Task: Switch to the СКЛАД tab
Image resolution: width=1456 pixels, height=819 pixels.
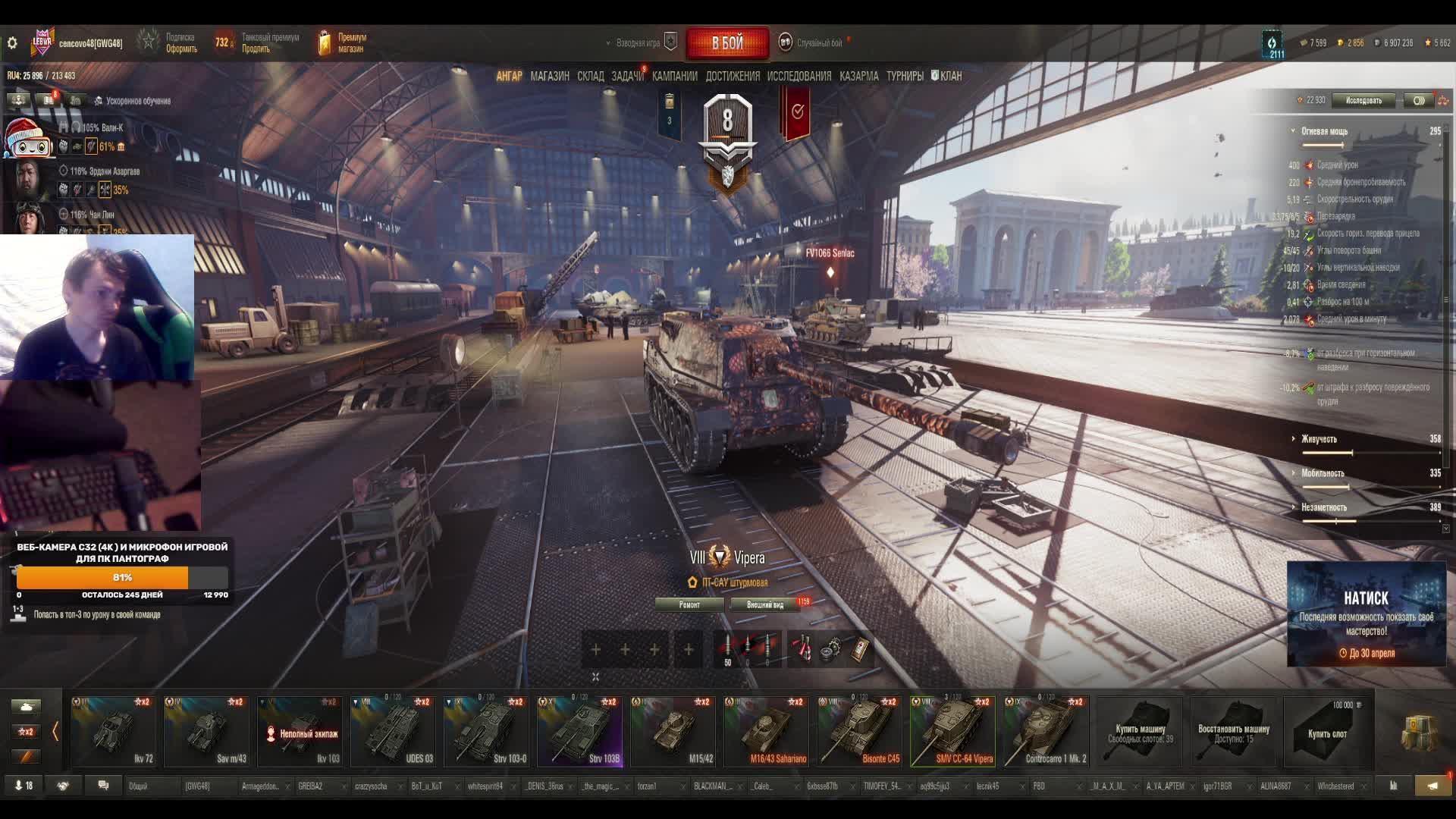Action: [x=590, y=76]
